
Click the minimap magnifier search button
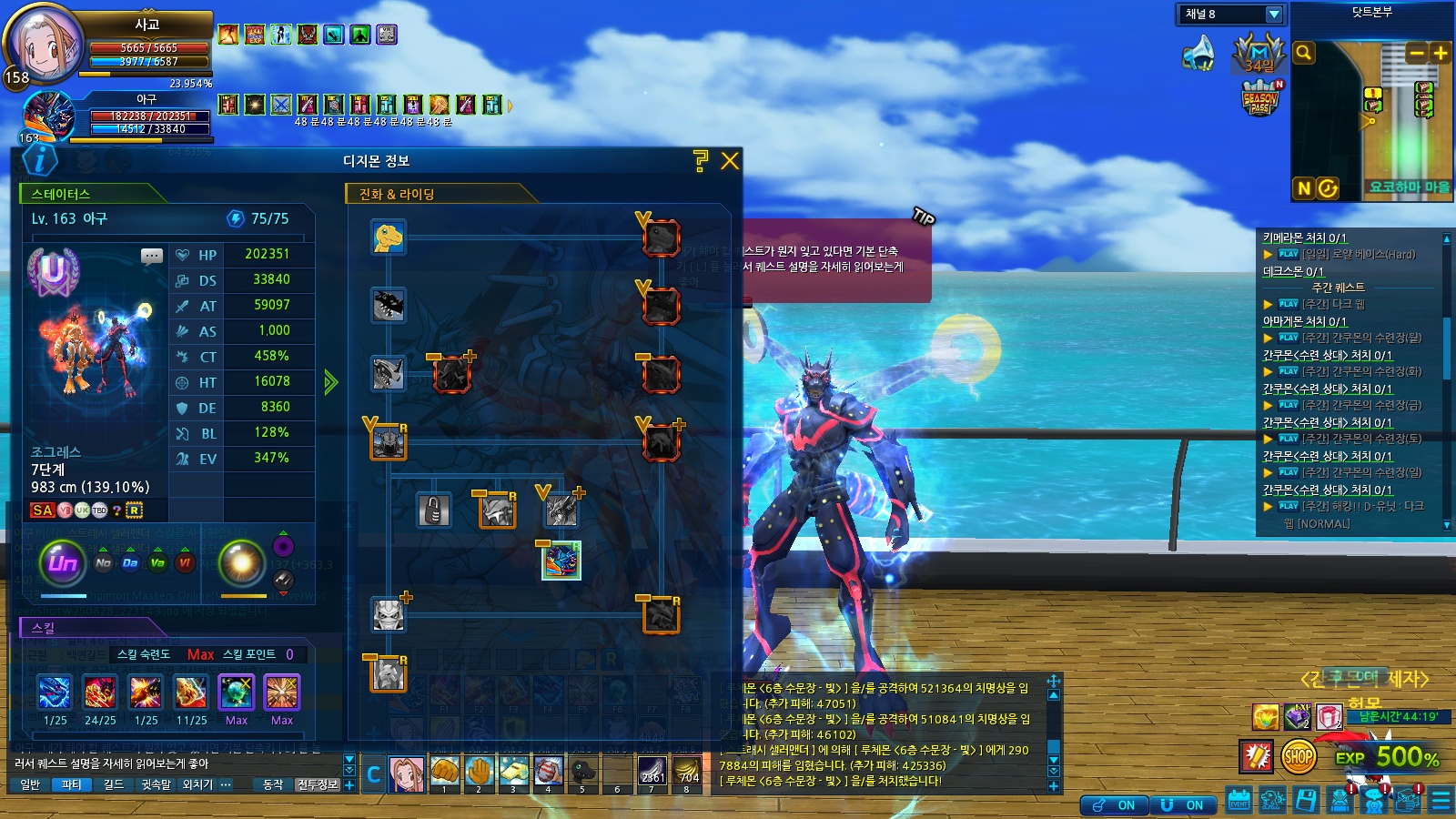pos(1304,53)
